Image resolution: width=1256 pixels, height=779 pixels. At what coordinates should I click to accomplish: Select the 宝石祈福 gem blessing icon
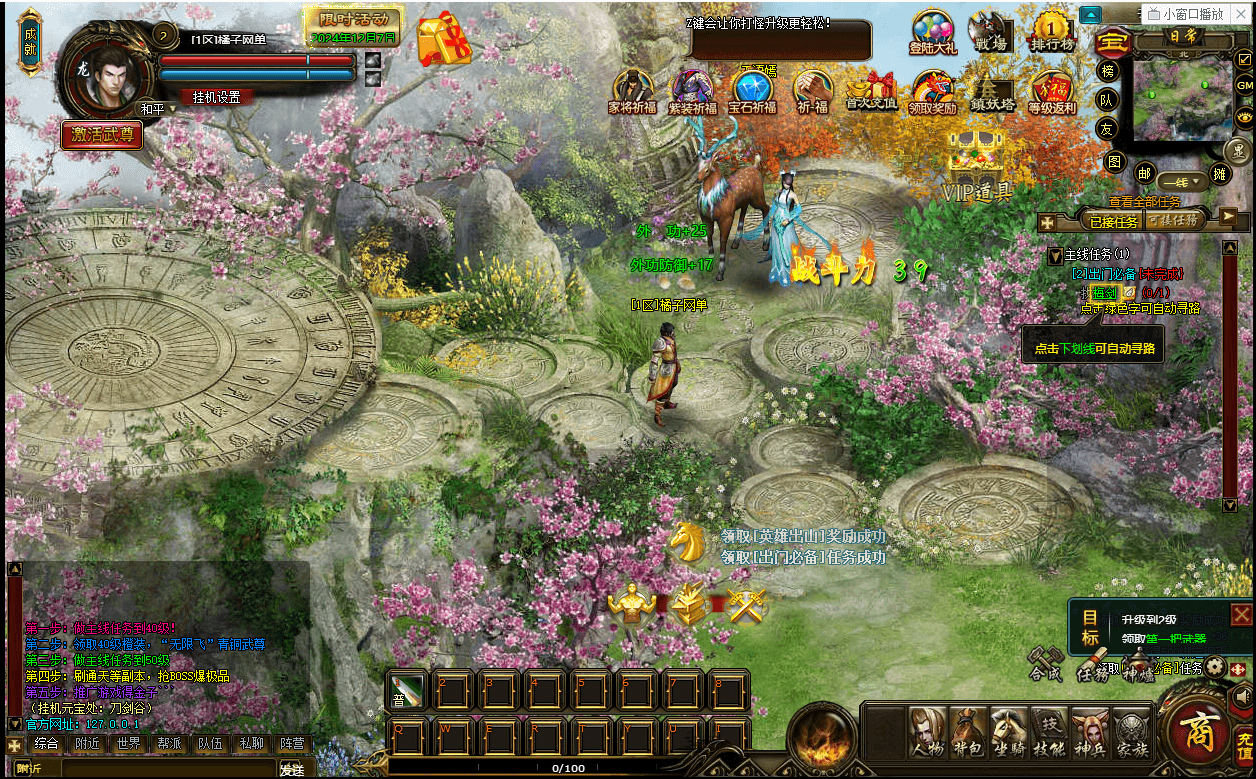tap(752, 92)
